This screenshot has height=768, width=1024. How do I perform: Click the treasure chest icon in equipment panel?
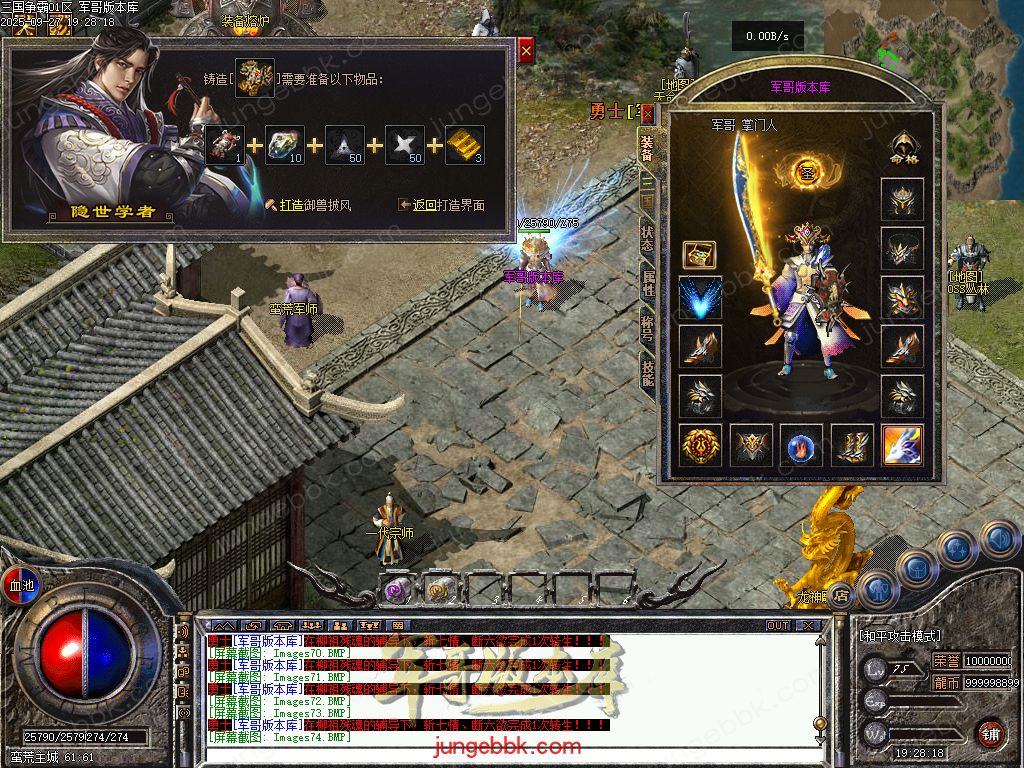699,254
